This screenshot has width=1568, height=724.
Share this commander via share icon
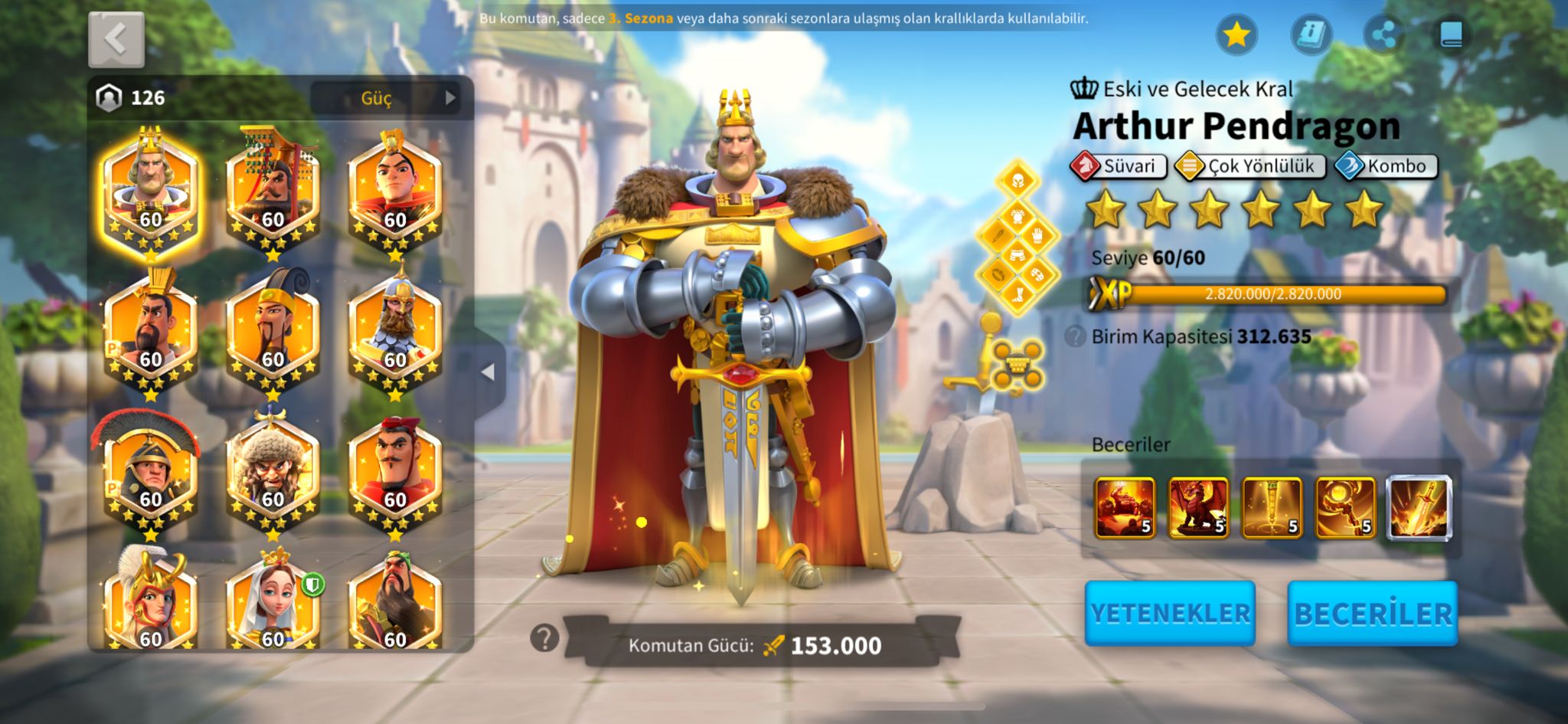pyautogui.click(x=1383, y=34)
